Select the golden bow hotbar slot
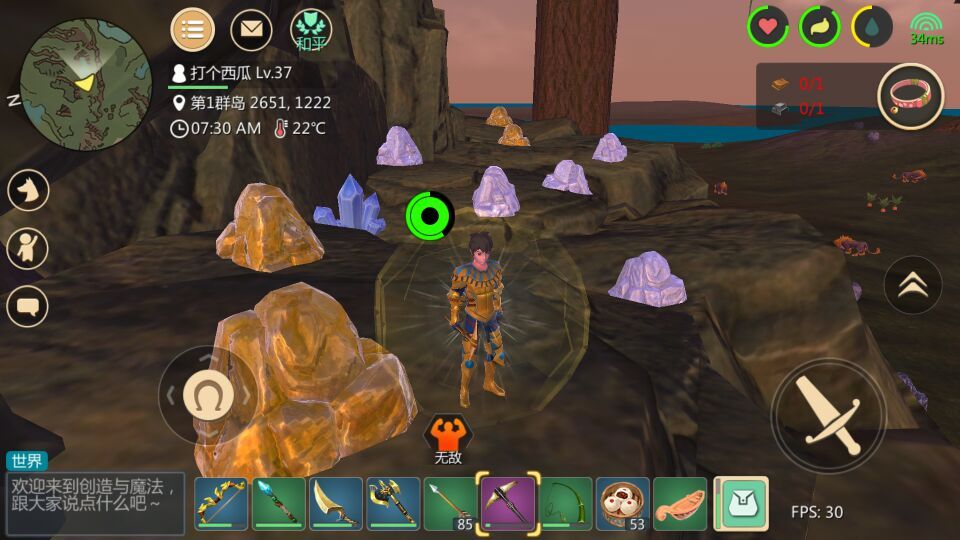Viewport: 960px width, 540px height. click(x=221, y=503)
